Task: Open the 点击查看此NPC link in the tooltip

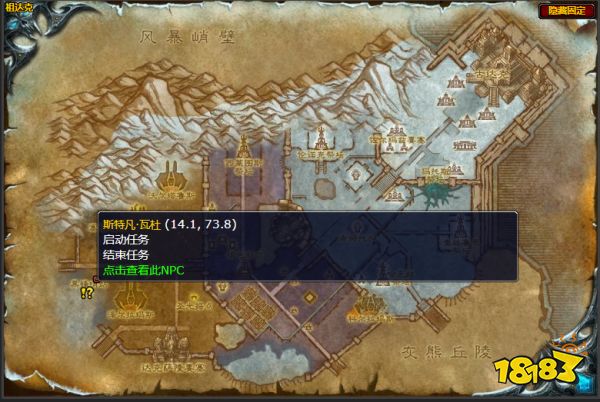Action: coord(143,270)
